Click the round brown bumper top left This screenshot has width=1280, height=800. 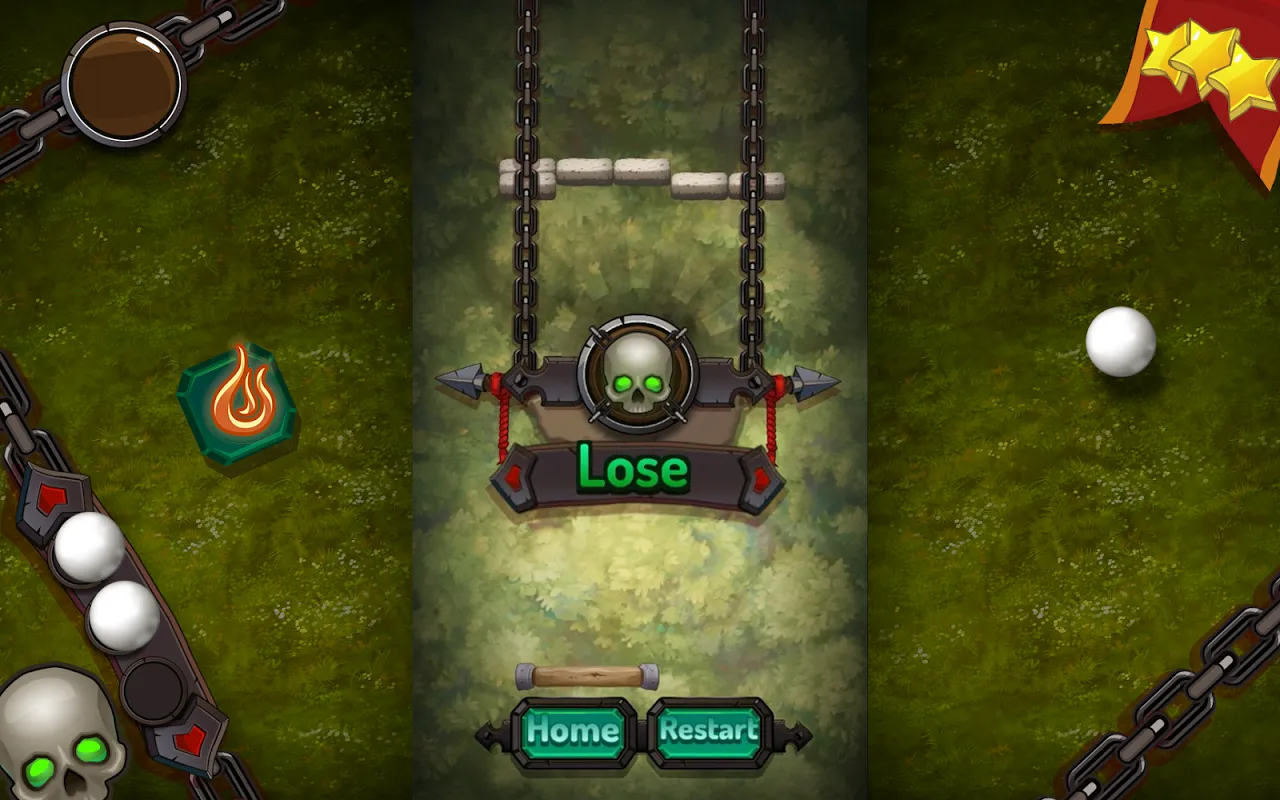tap(122, 85)
